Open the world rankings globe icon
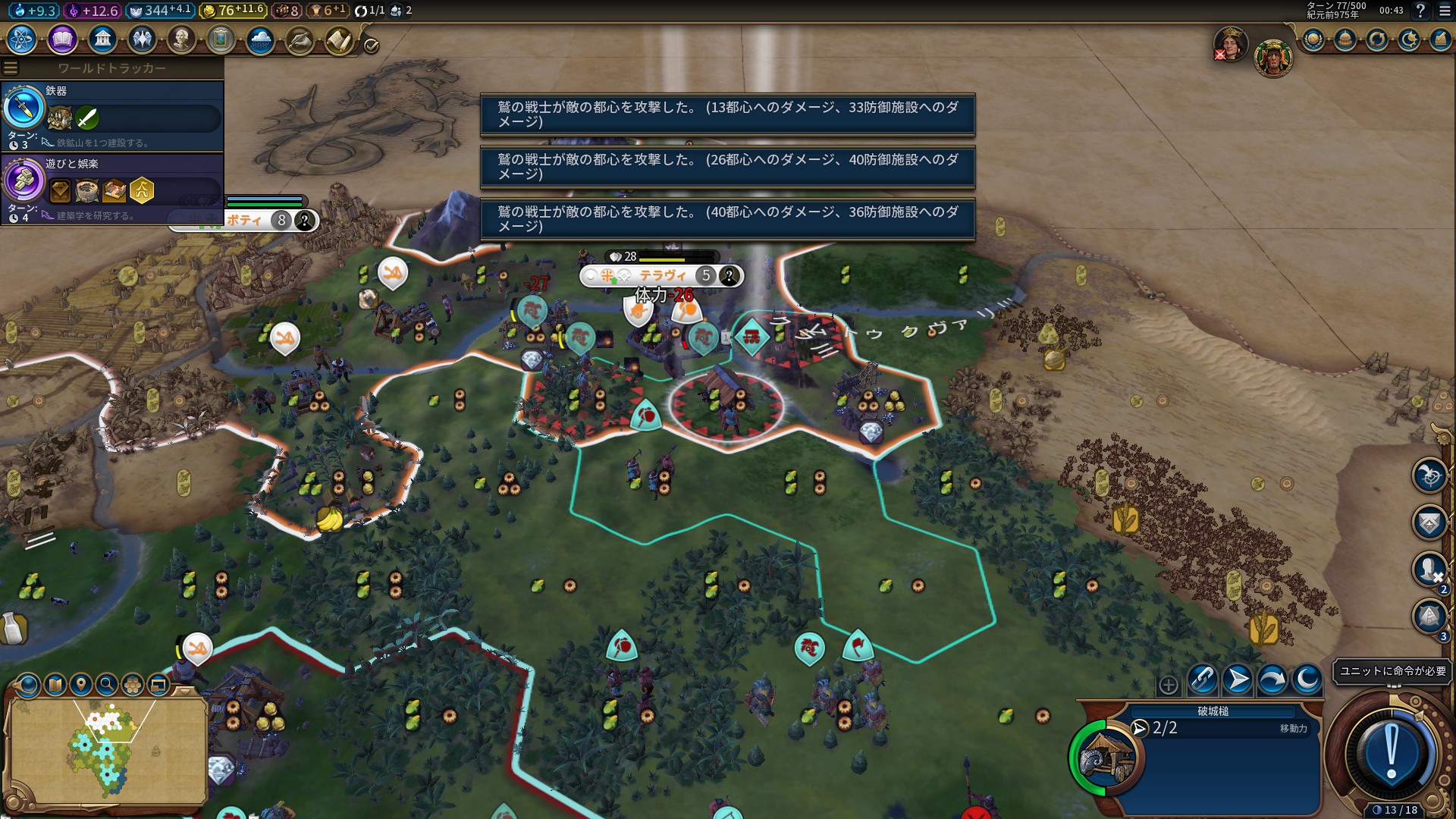 [x=1313, y=39]
